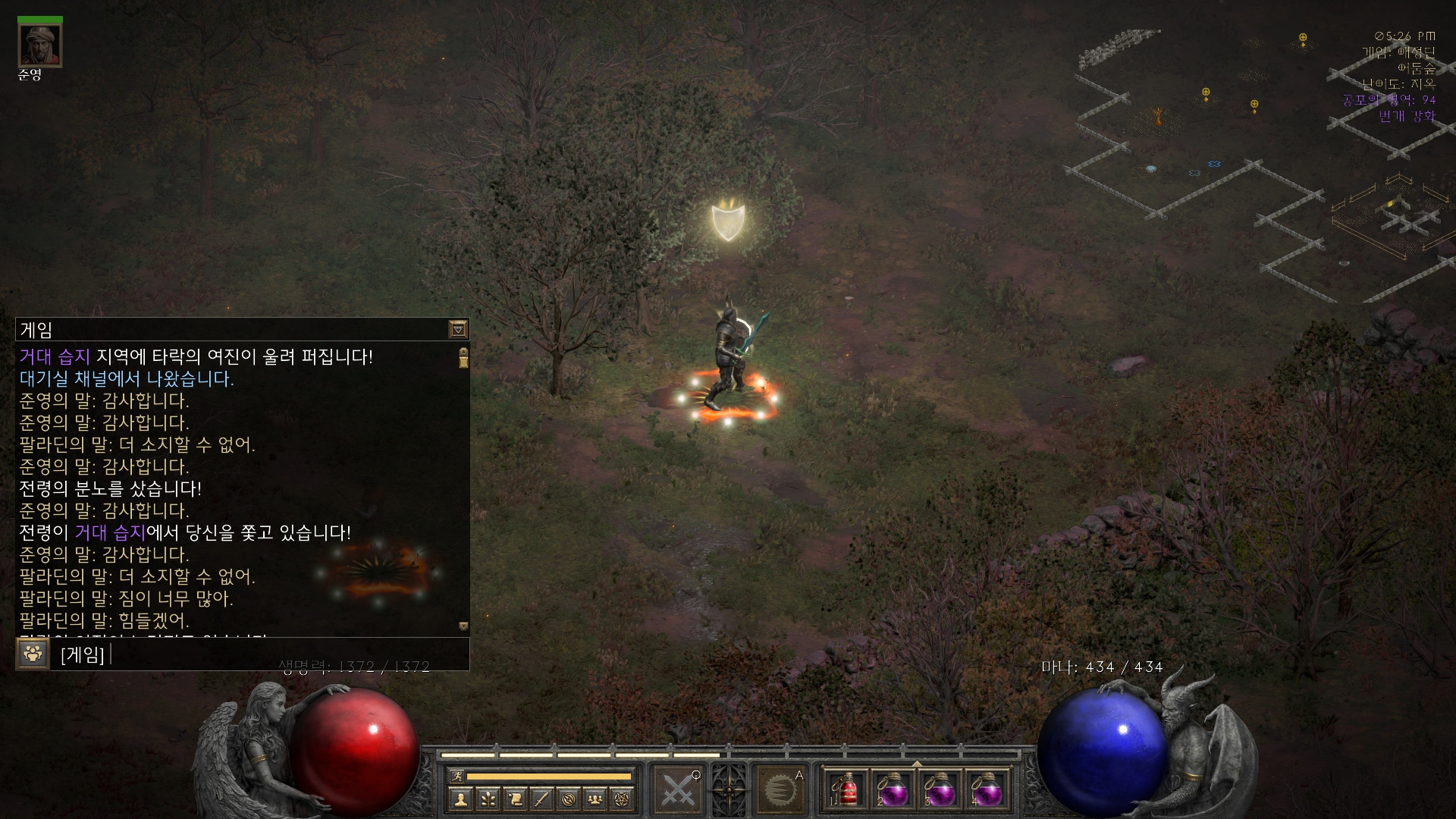Open the party screen button
1456x819 pixels.
[x=596, y=799]
